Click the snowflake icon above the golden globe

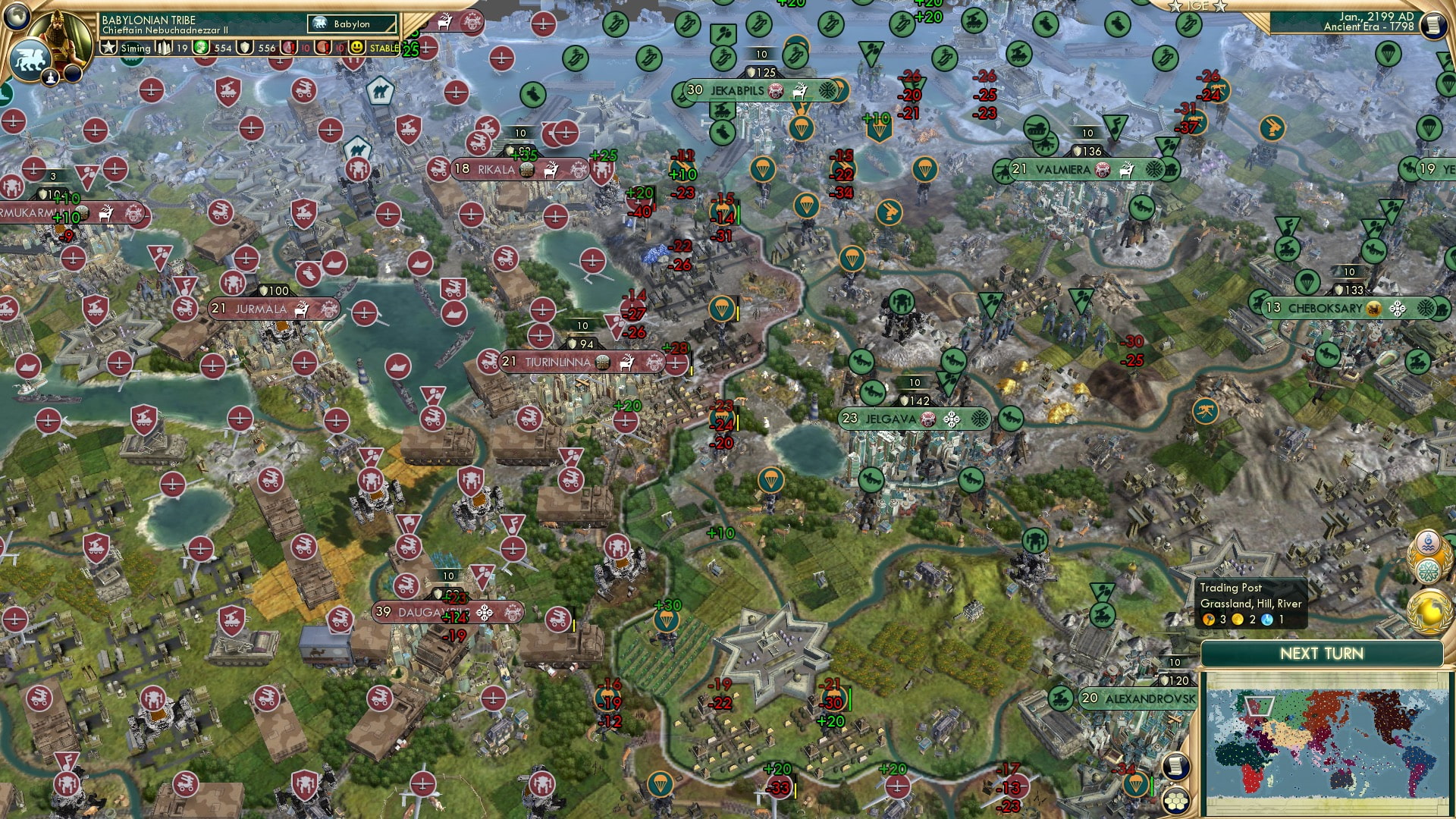point(1429,570)
